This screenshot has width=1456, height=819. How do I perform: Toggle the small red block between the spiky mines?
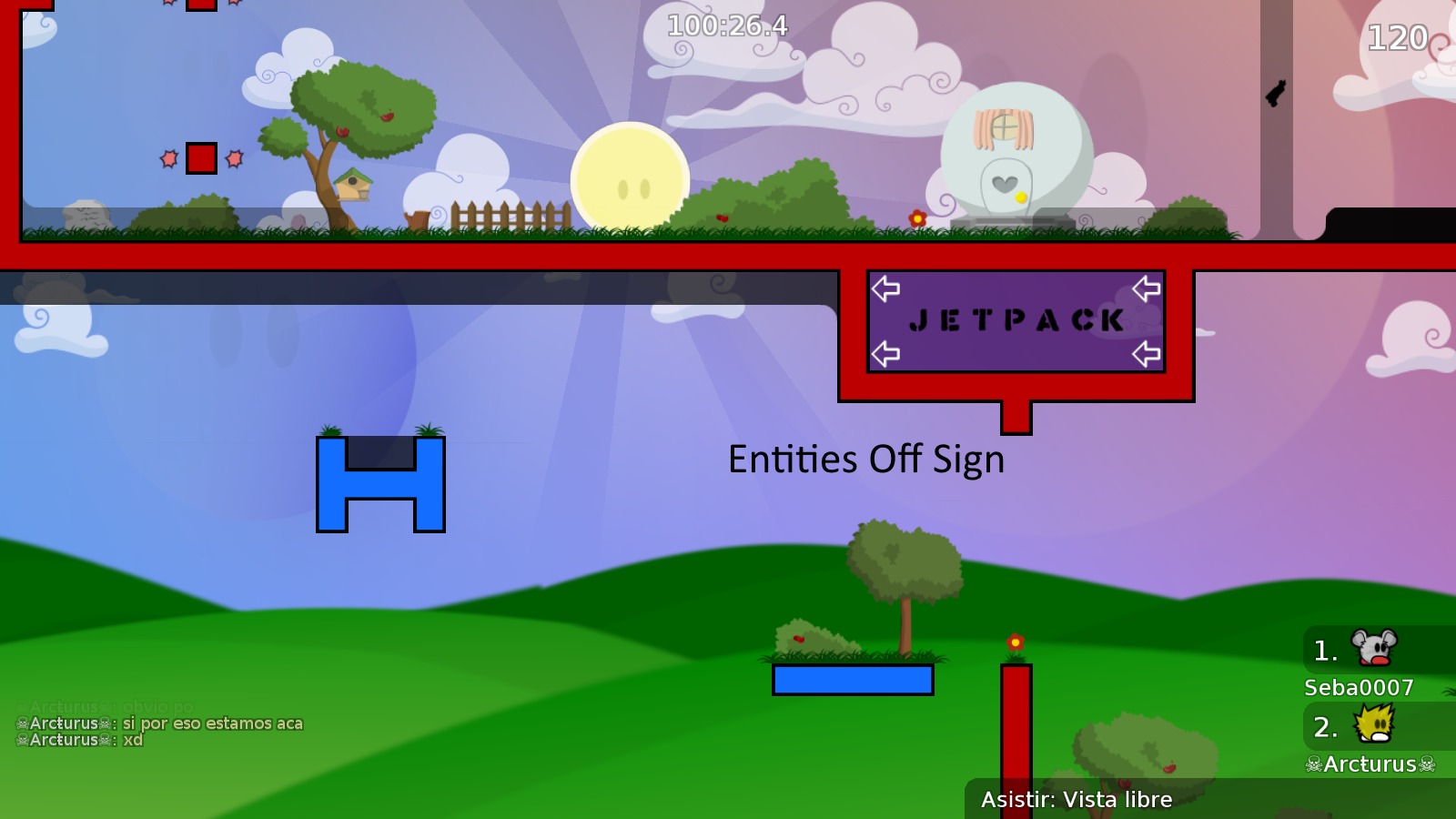[199, 157]
